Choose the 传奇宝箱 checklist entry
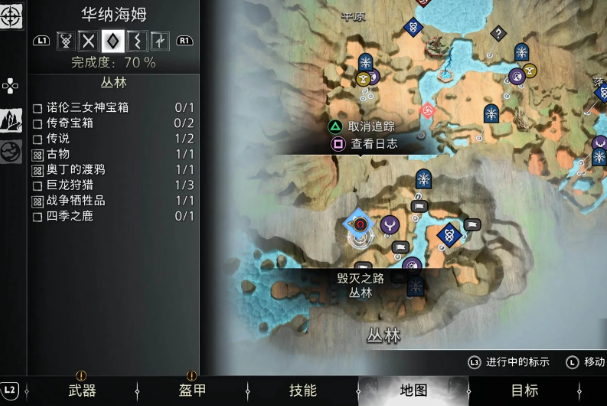The width and height of the screenshot is (607, 406). click(x=75, y=123)
